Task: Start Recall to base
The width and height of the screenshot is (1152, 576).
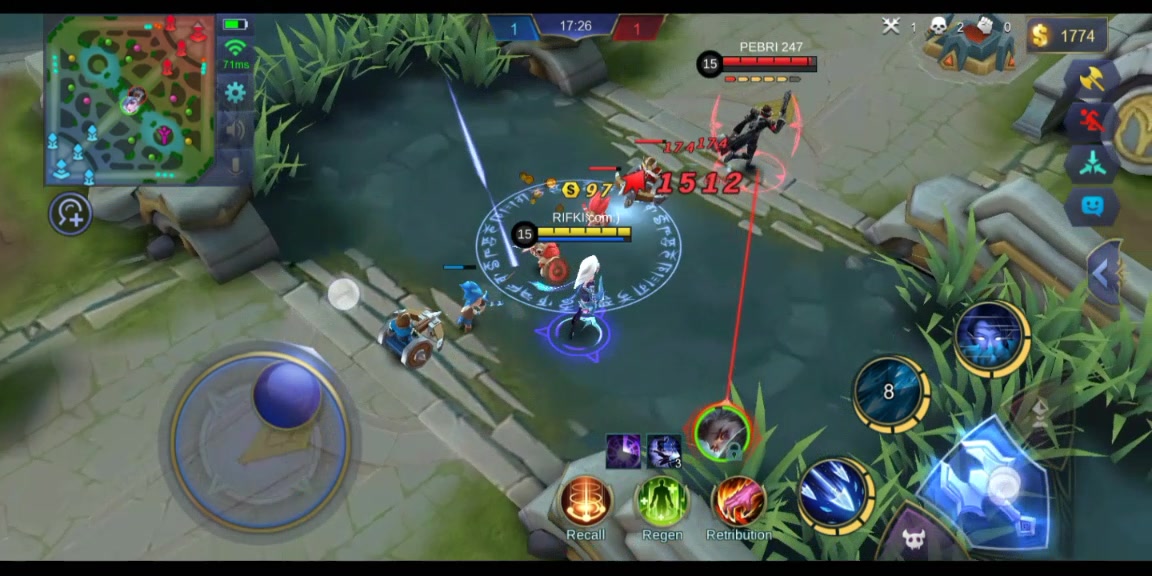Action: point(586,502)
